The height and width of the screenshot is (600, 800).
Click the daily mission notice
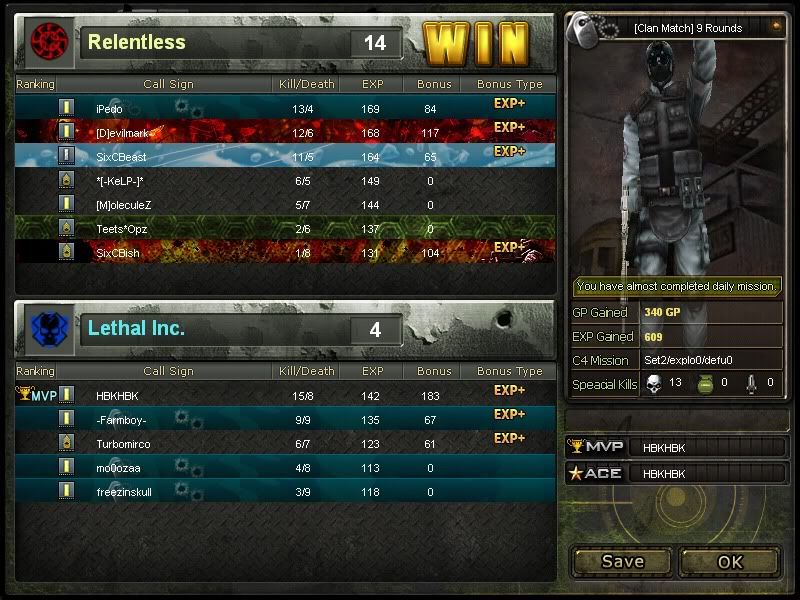(676, 286)
